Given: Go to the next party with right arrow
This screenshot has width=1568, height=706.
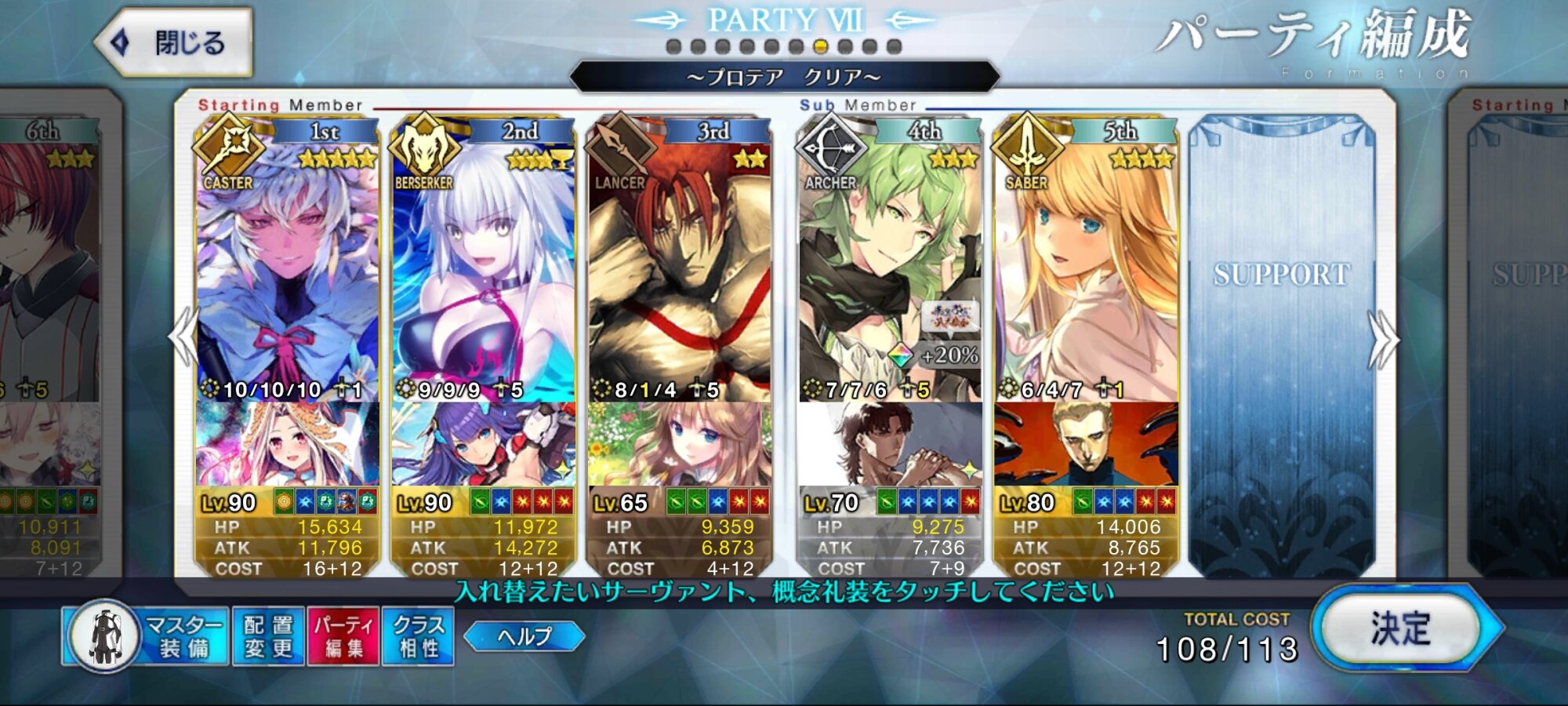Looking at the screenshot, I should point(1383,339).
